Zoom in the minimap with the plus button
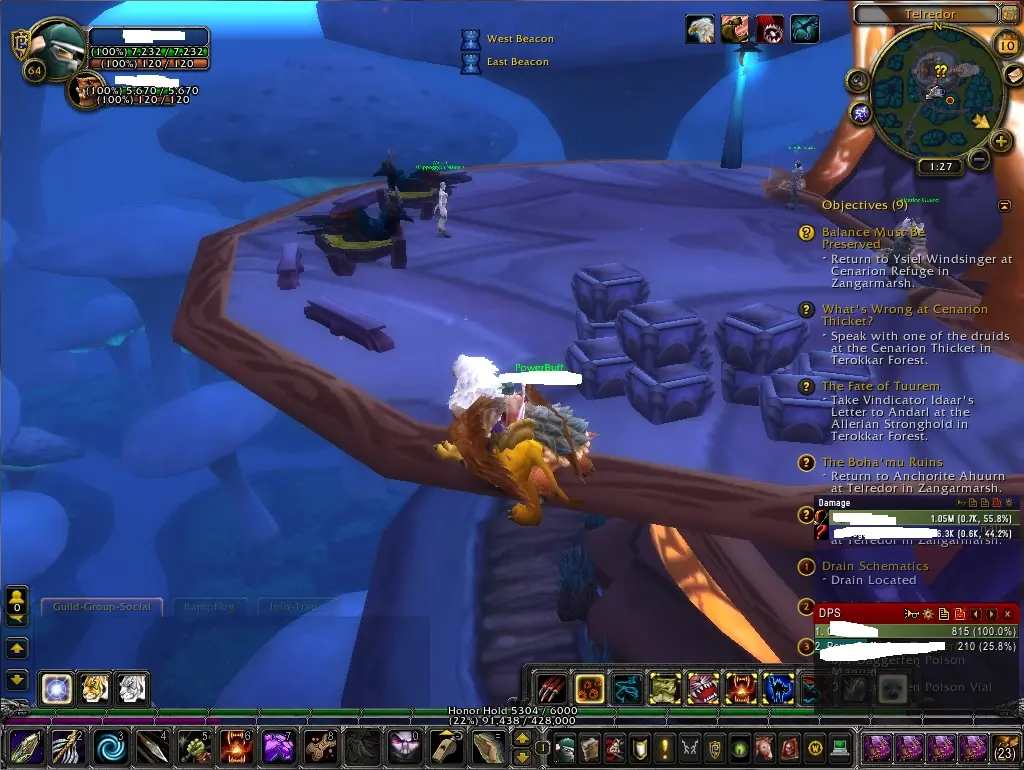This screenshot has width=1024, height=770. (1002, 141)
